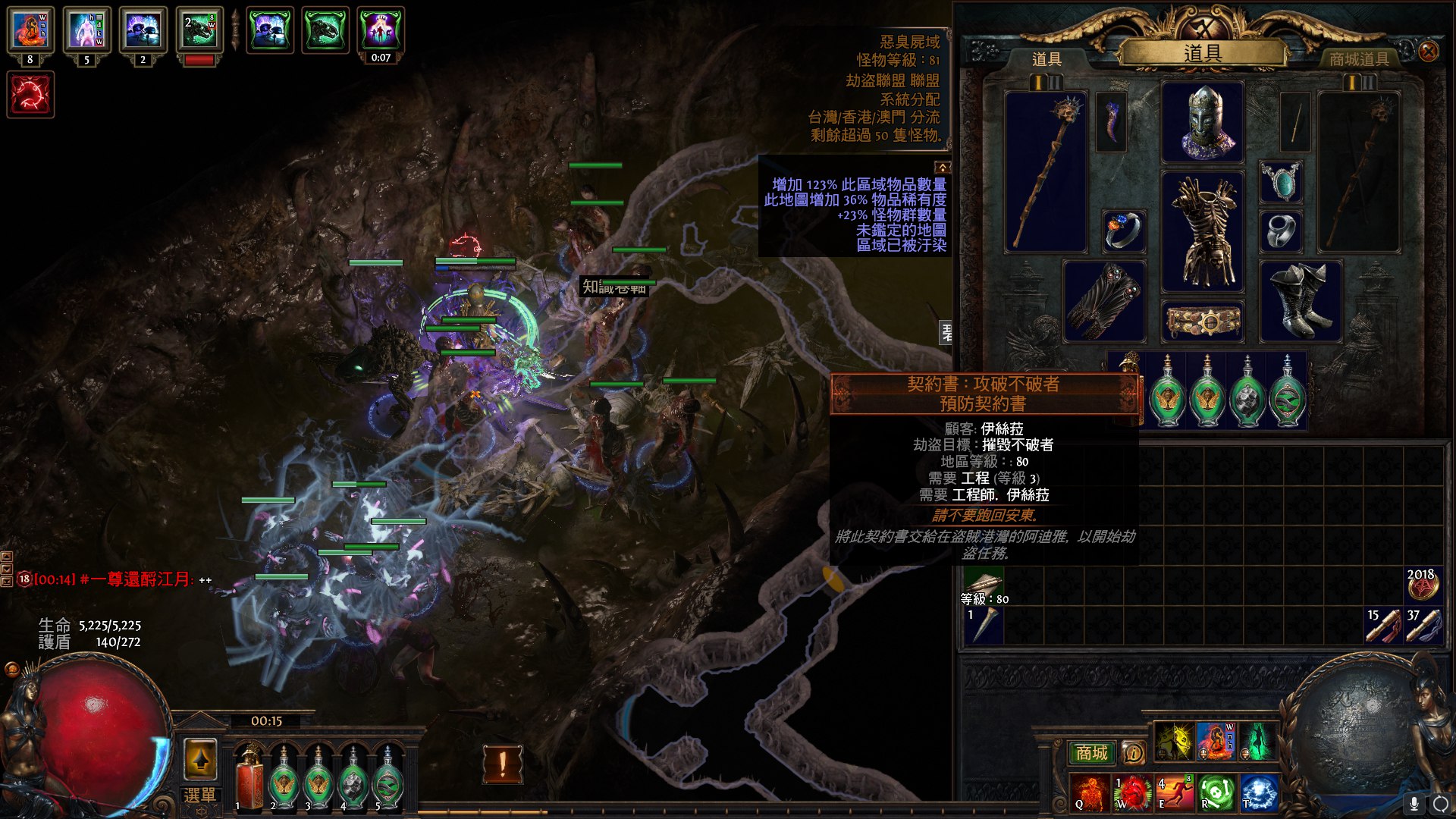Image resolution: width=1456 pixels, height=819 pixels.
Task: Activate the green skill bound to R
Action: [x=1216, y=793]
